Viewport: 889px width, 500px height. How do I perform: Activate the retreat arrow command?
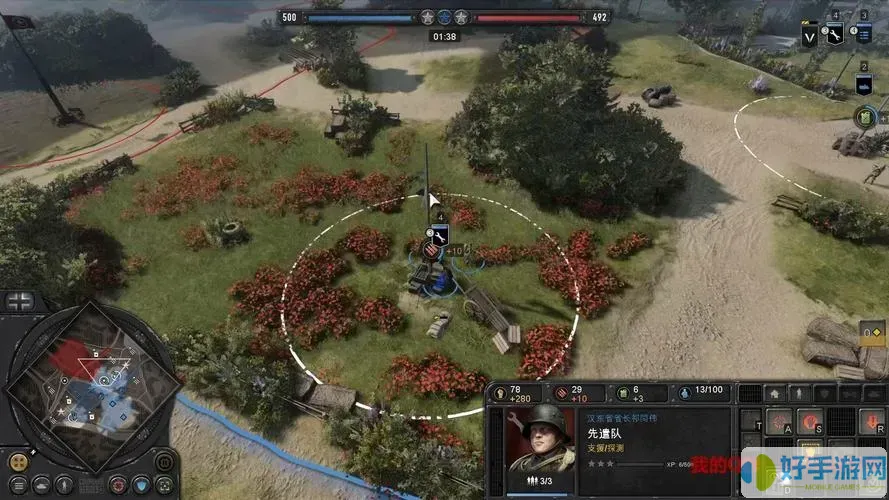[870, 423]
